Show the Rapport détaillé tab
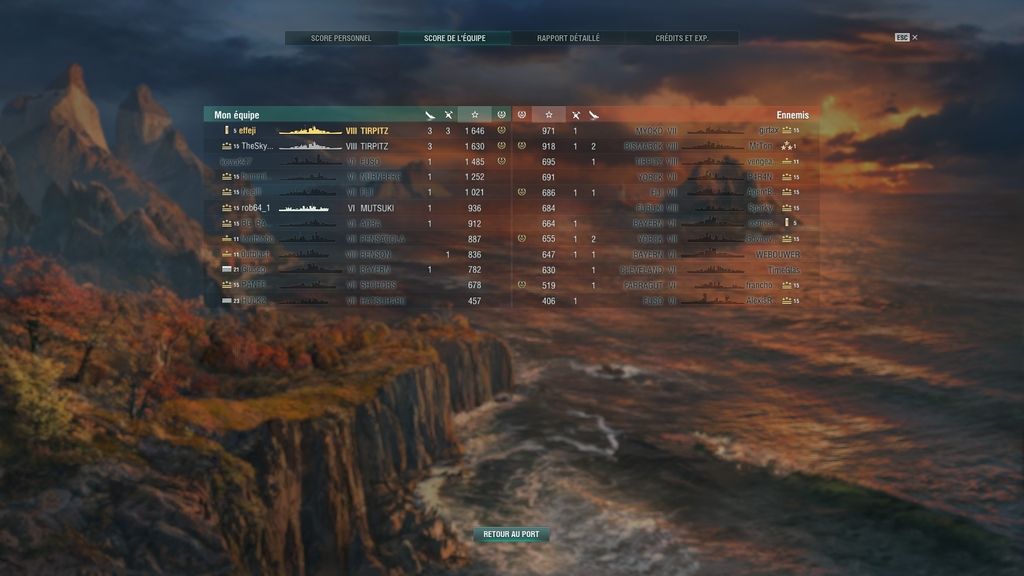Viewport: 1024px width, 576px height. pyautogui.click(x=568, y=38)
